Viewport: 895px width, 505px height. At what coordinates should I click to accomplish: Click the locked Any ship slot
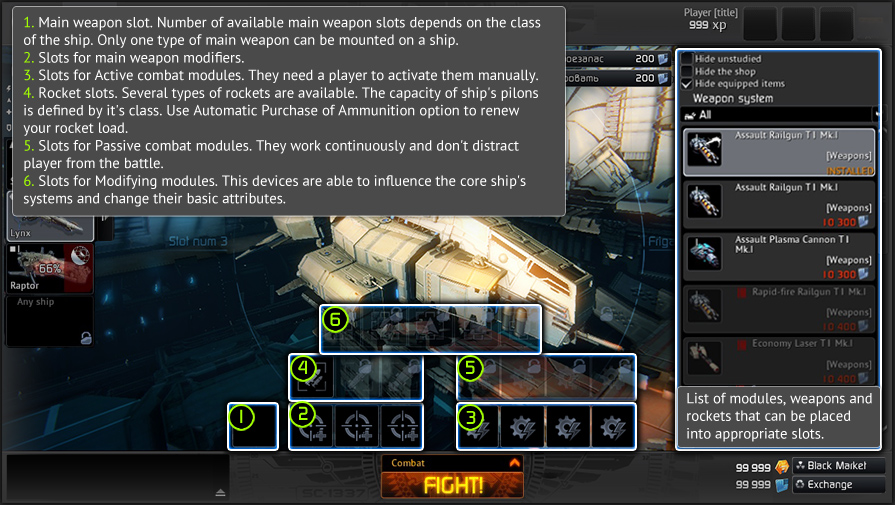pyautogui.click(x=49, y=320)
